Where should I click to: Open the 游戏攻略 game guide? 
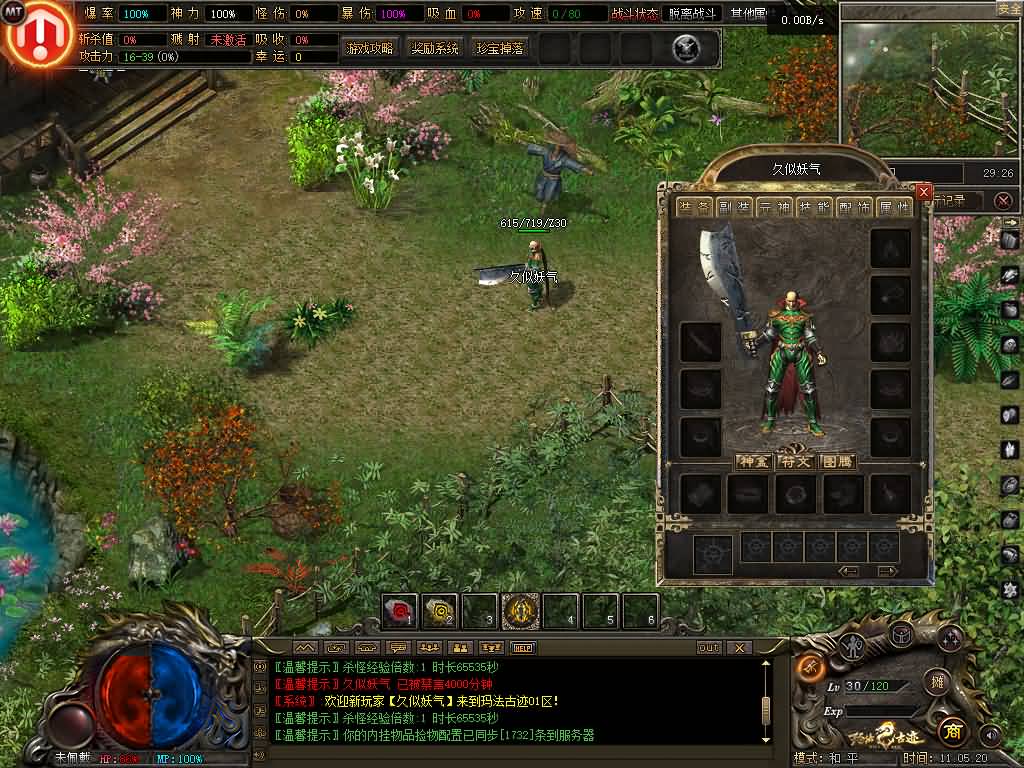tap(370, 48)
